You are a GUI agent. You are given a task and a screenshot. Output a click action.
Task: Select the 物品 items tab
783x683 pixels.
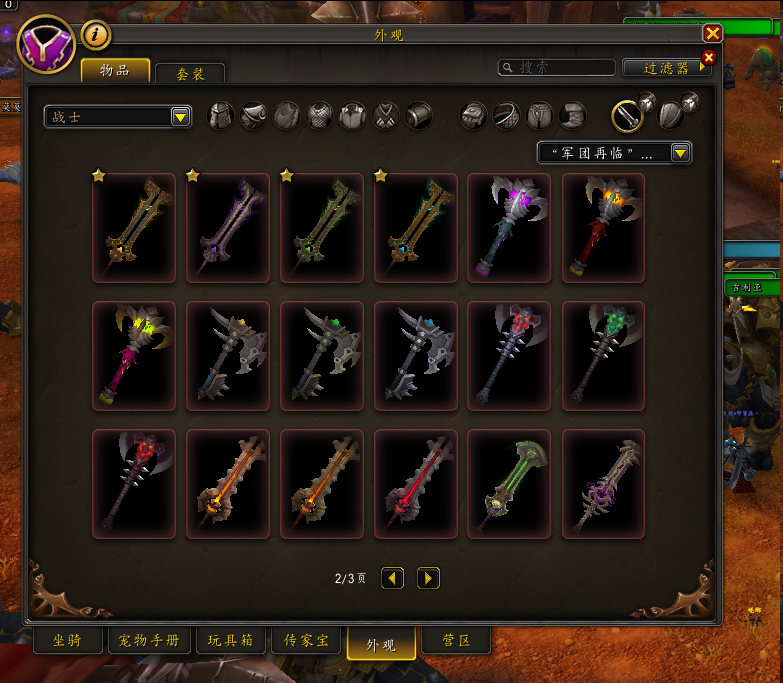[115, 70]
